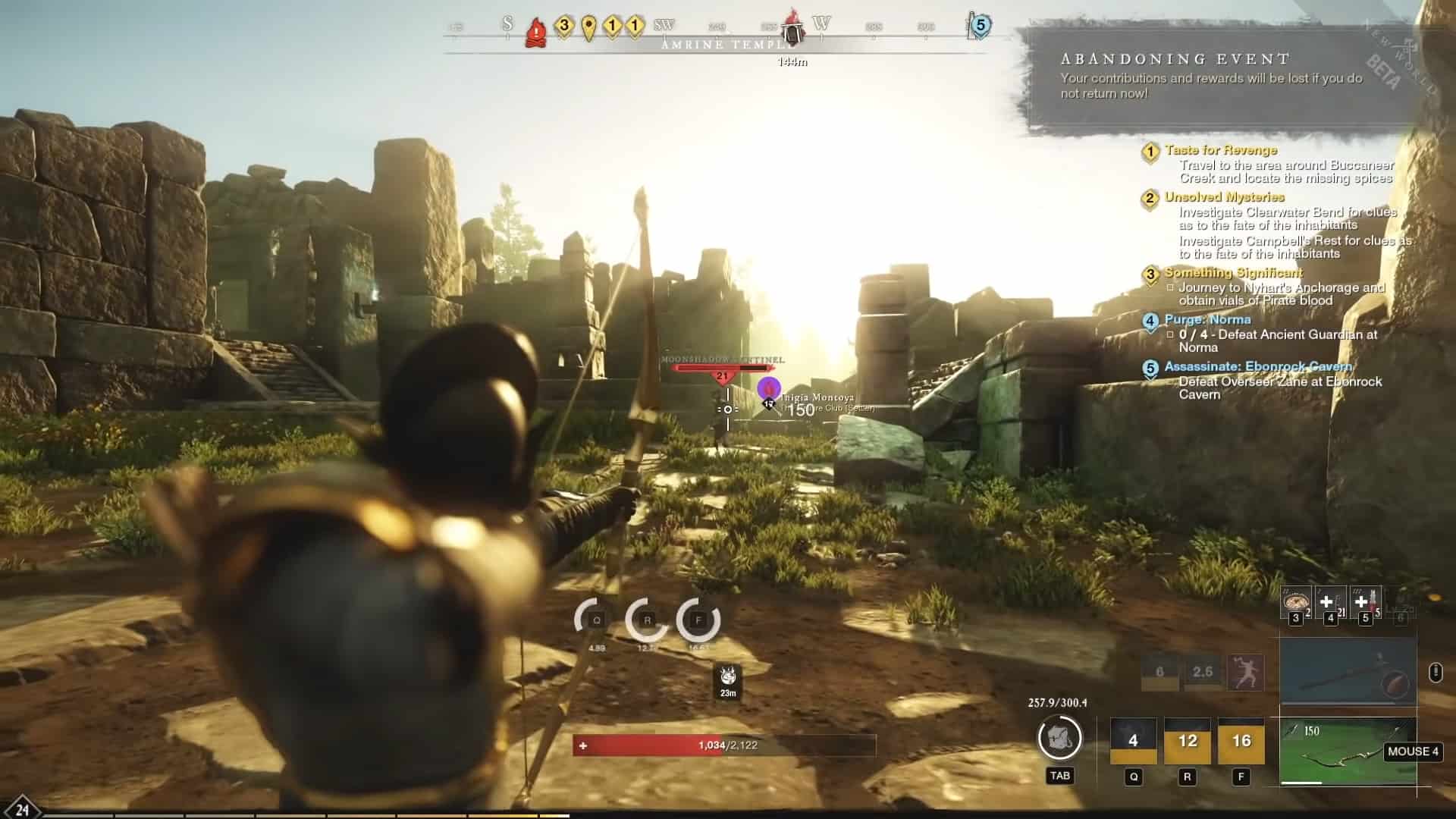Click the yellow number 3 compass marker
1456x819 pixels.
click(x=563, y=27)
